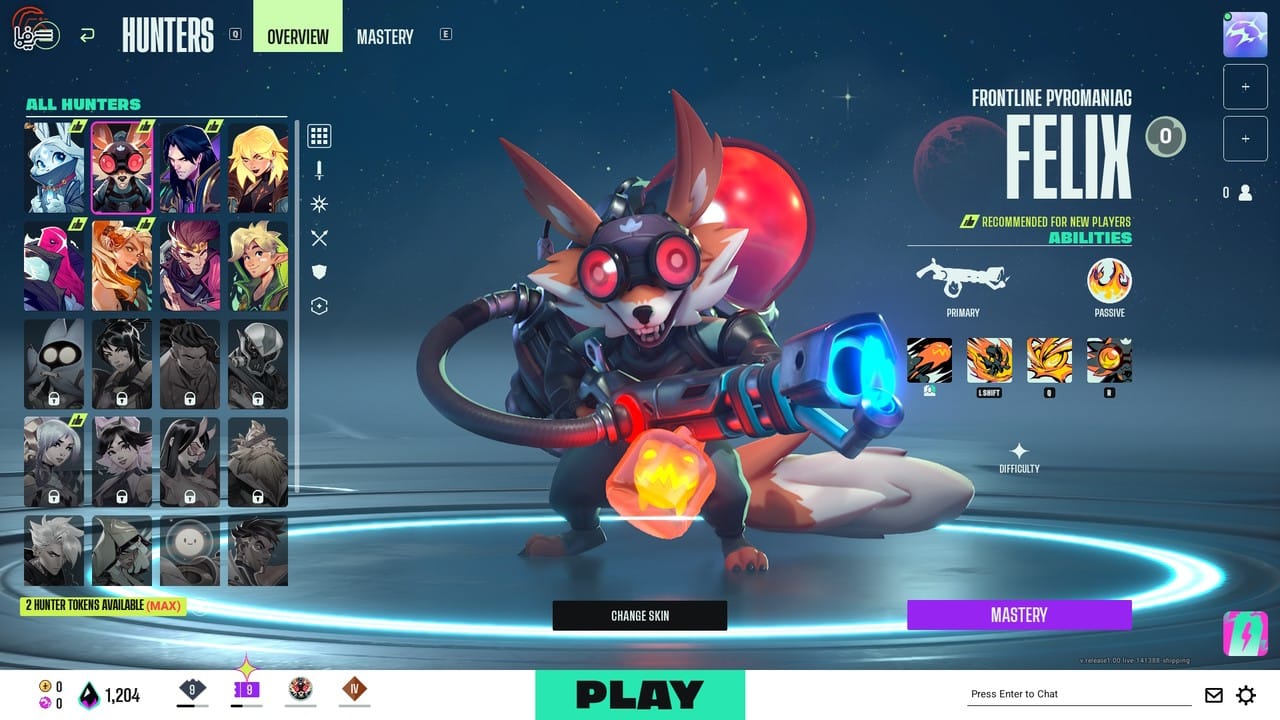Select the blonde-haired hunter portrait
Screen dimensions: 1280x720
coord(258,168)
